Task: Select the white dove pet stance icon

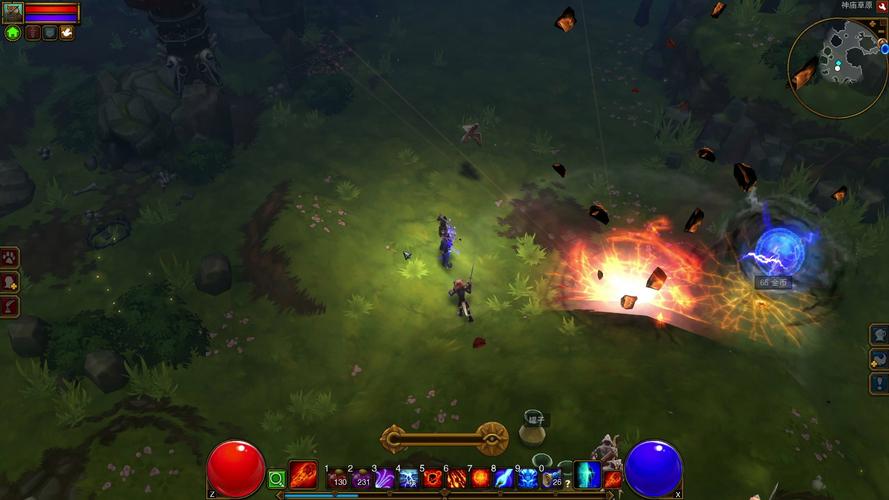Action: point(67,33)
